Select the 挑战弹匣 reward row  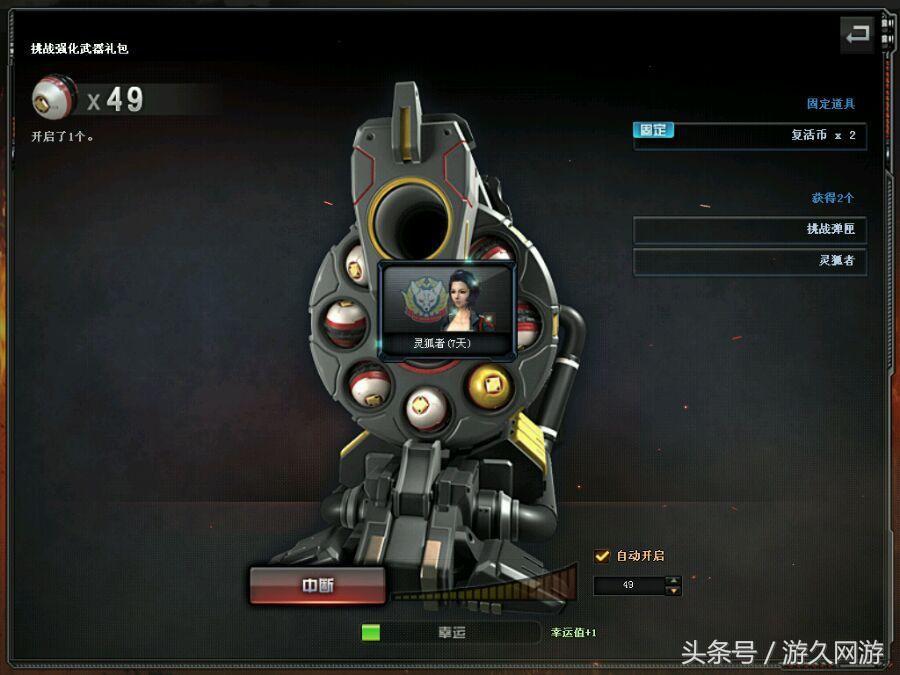(x=749, y=229)
